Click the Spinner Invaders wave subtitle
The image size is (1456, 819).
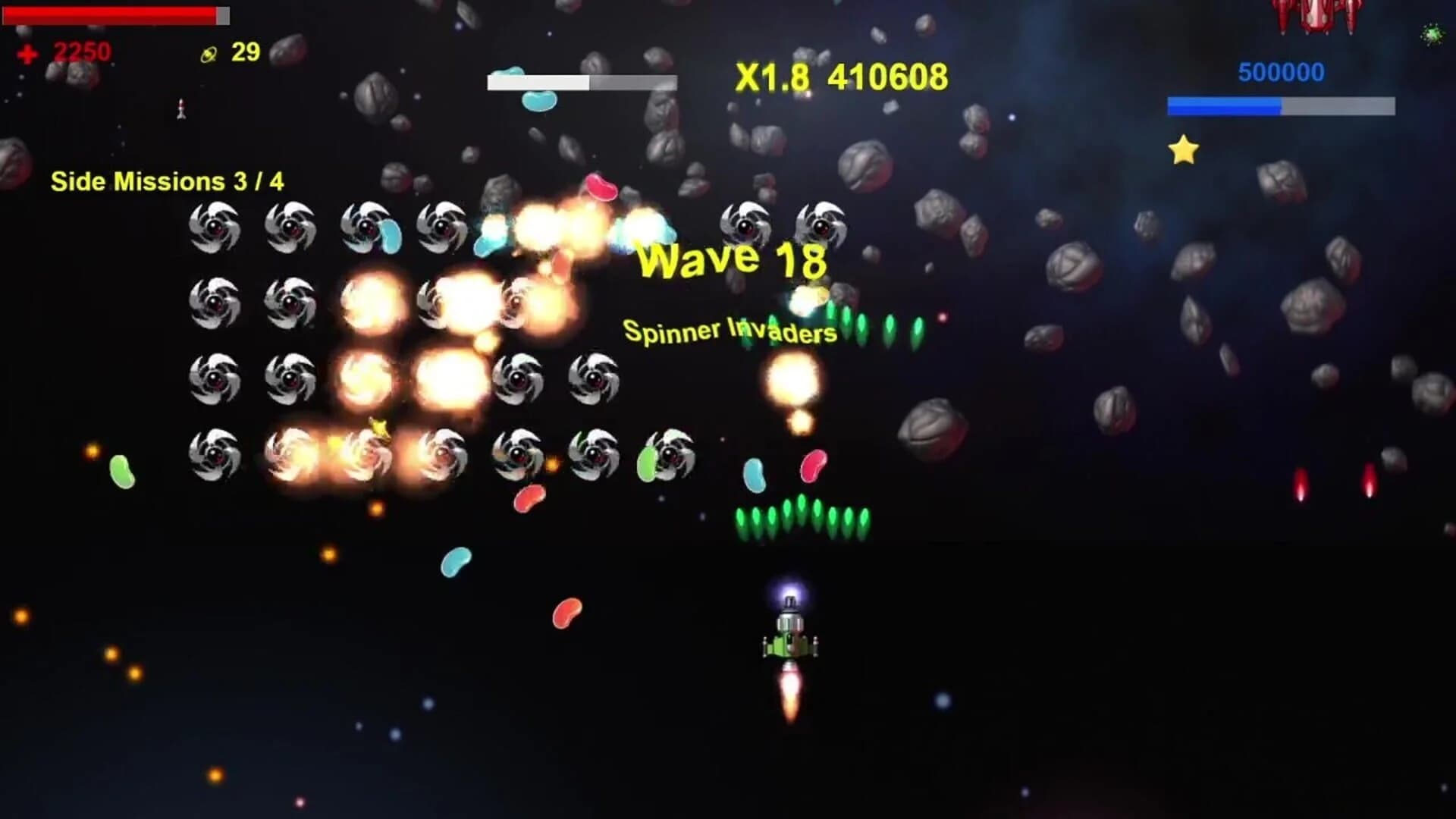pyautogui.click(x=730, y=331)
